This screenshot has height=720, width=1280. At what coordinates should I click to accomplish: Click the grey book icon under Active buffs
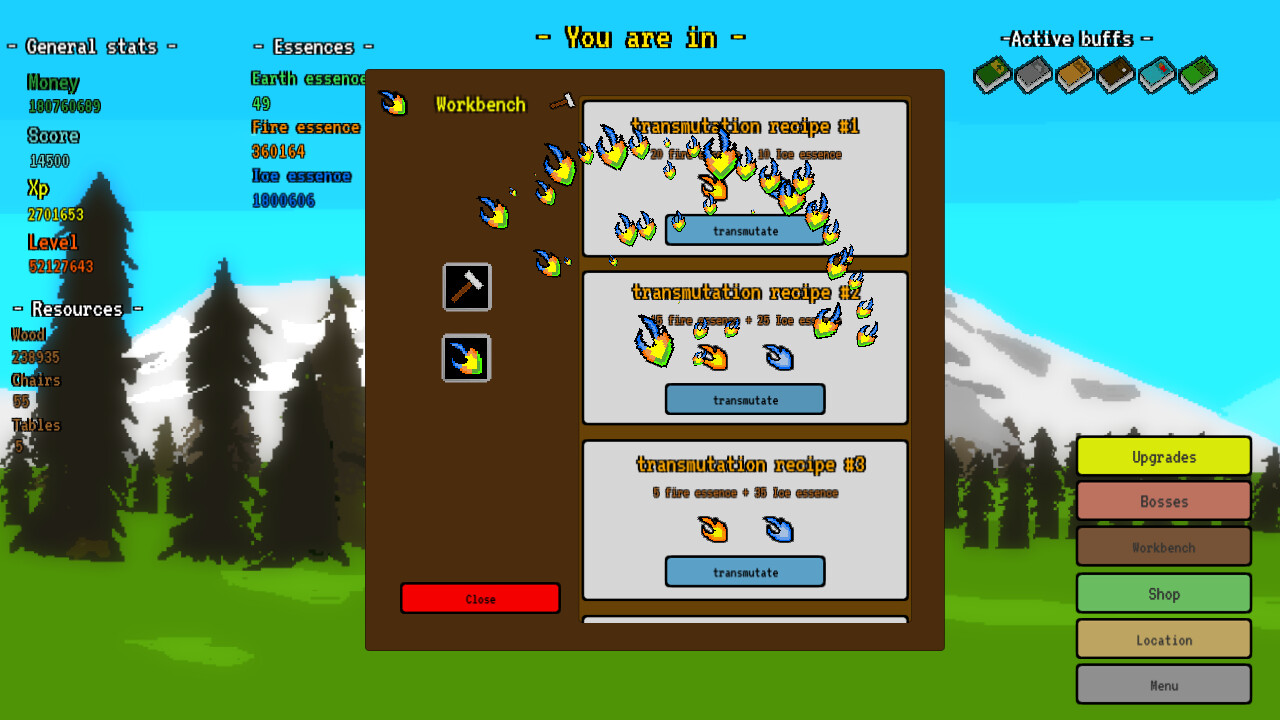tap(1032, 75)
